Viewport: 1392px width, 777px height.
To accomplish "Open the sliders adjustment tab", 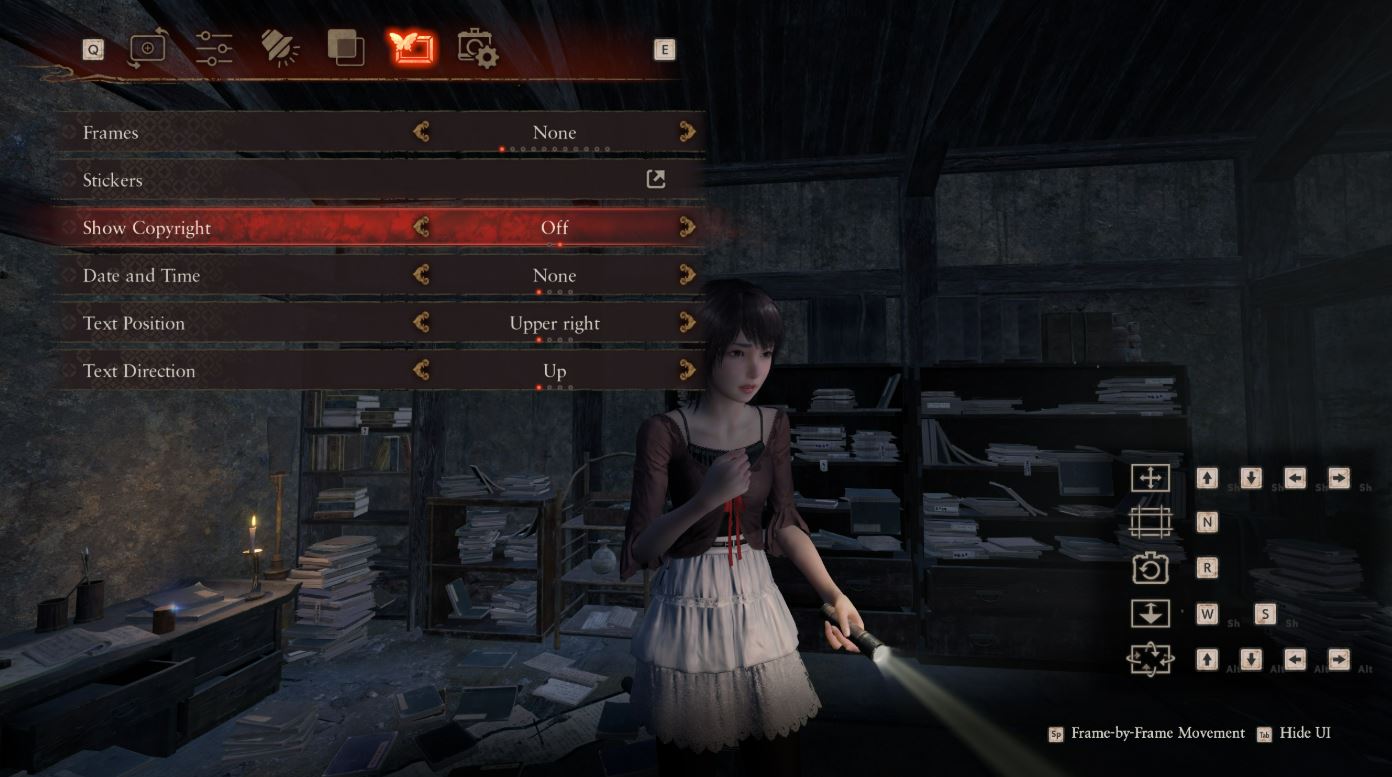I will click(214, 48).
